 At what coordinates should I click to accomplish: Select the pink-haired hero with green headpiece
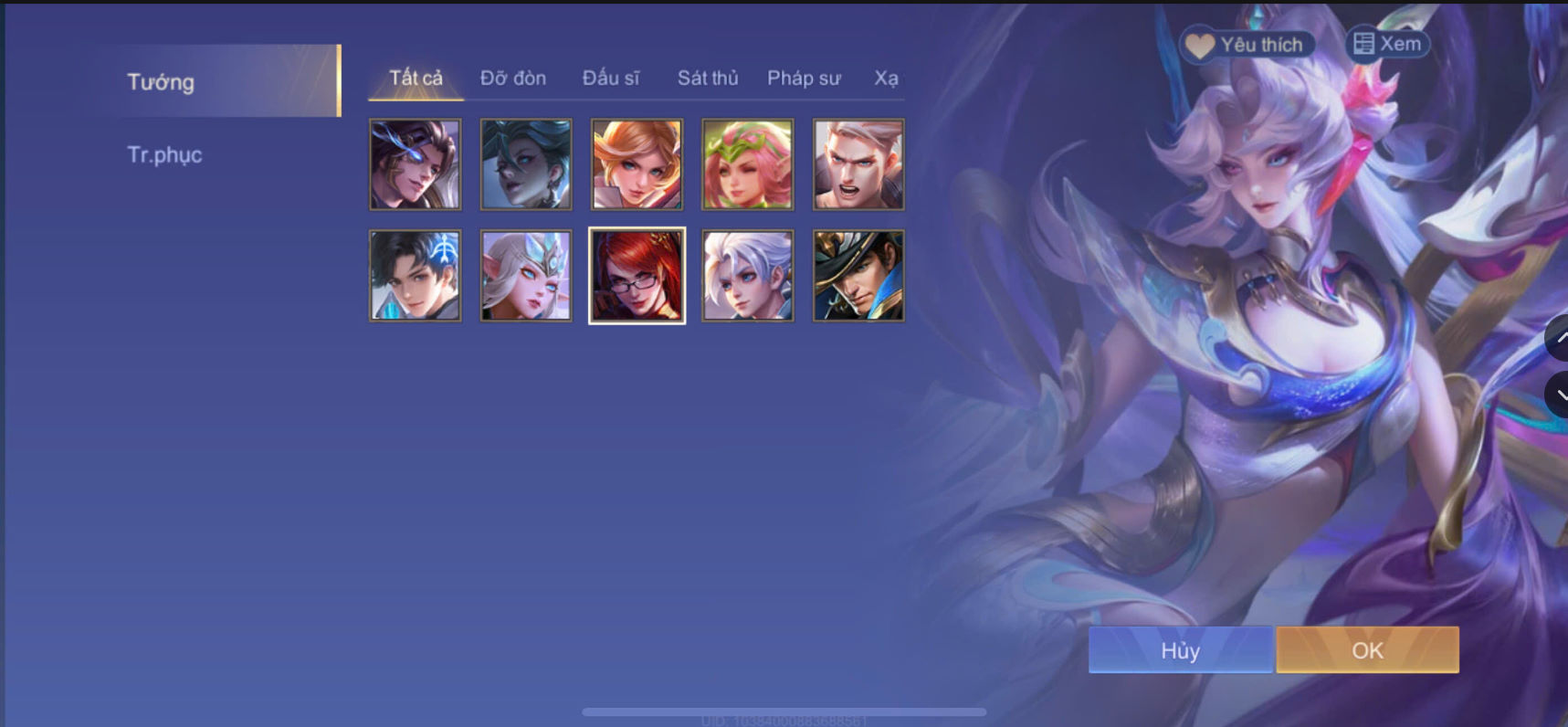click(x=748, y=165)
